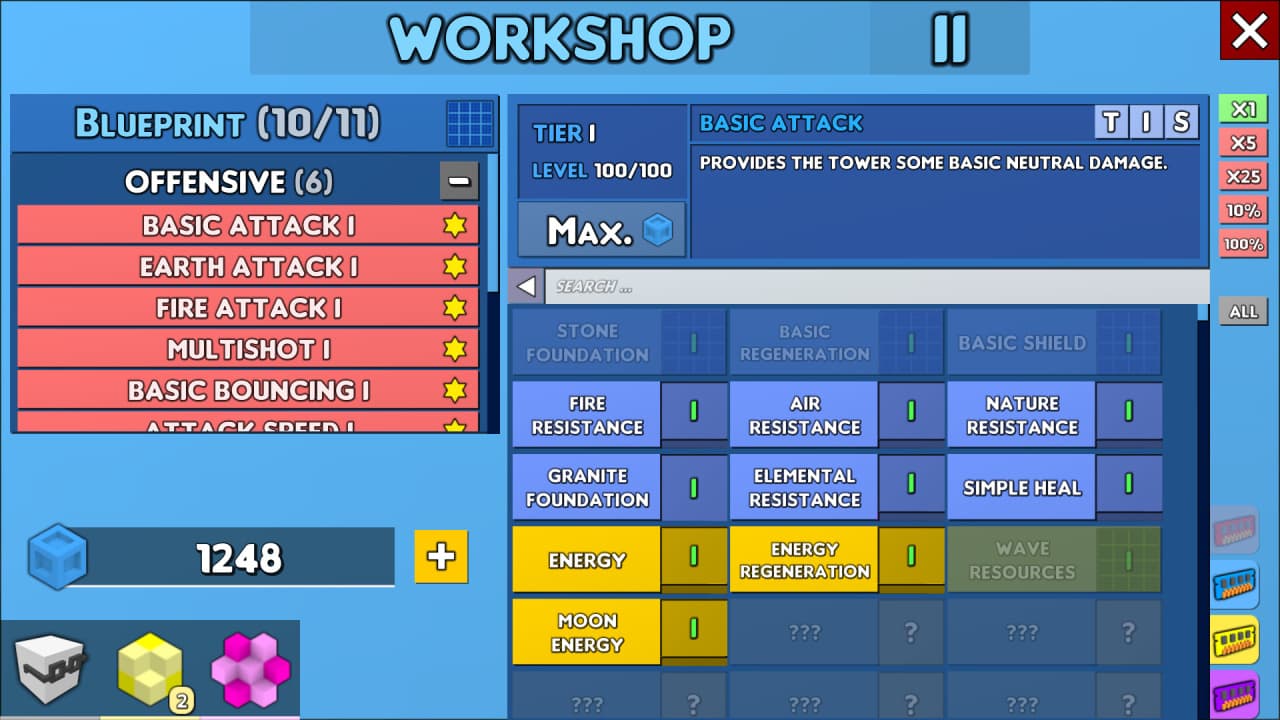Set upgrade multiplier to X25

(1243, 177)
